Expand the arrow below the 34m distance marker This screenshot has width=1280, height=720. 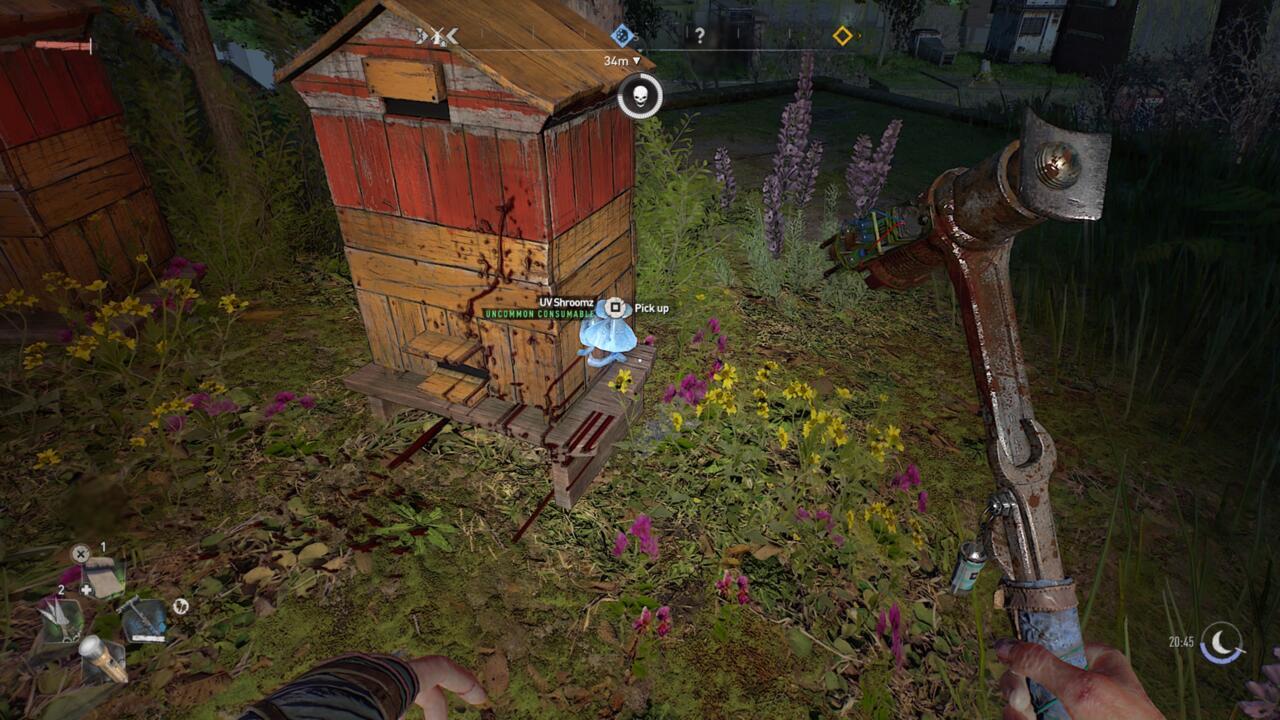(637, 60)
